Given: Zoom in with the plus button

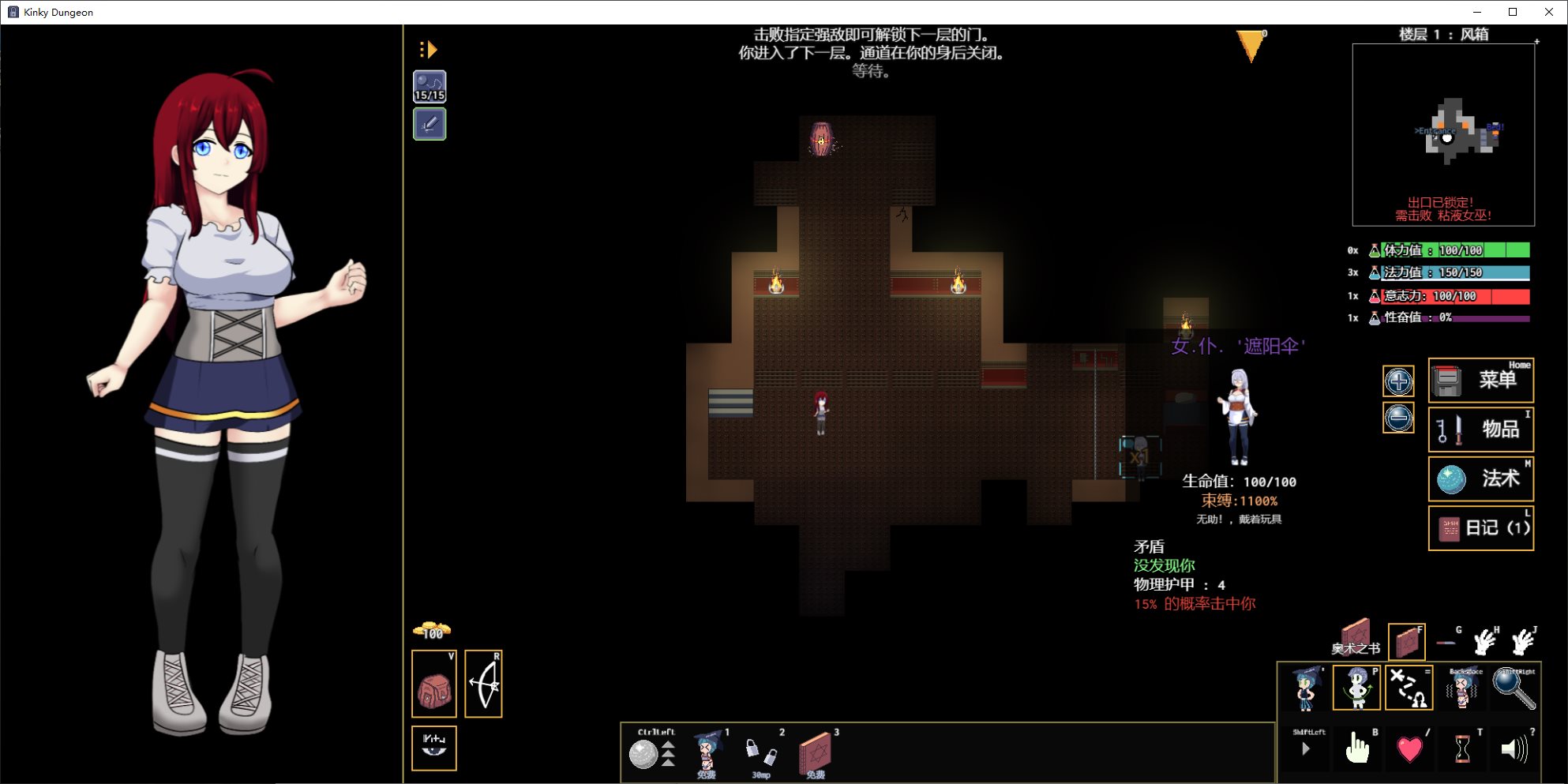Looking at the screenshot, I should click(x=1398, y=382).
